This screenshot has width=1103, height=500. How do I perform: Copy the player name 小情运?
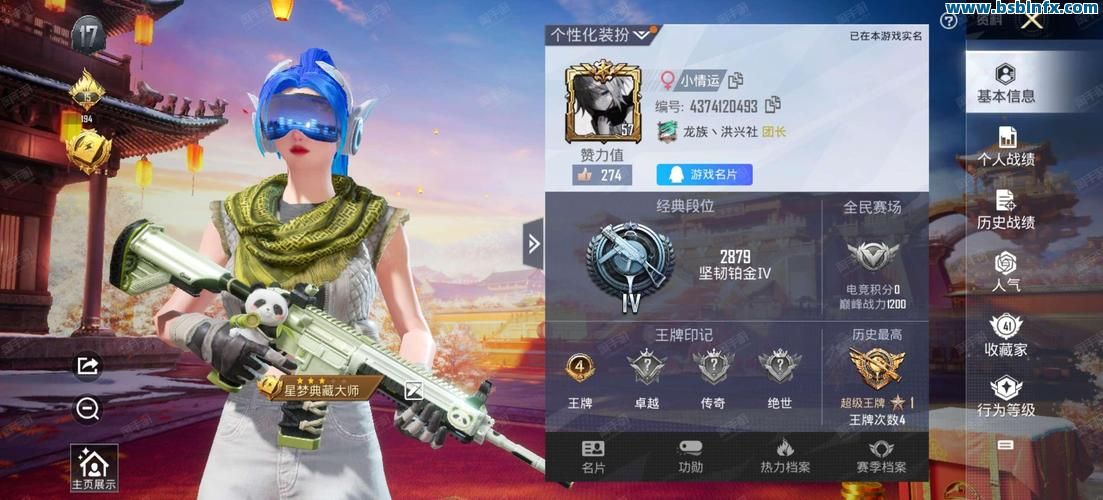pyautogui.click(x=736, y=80)
